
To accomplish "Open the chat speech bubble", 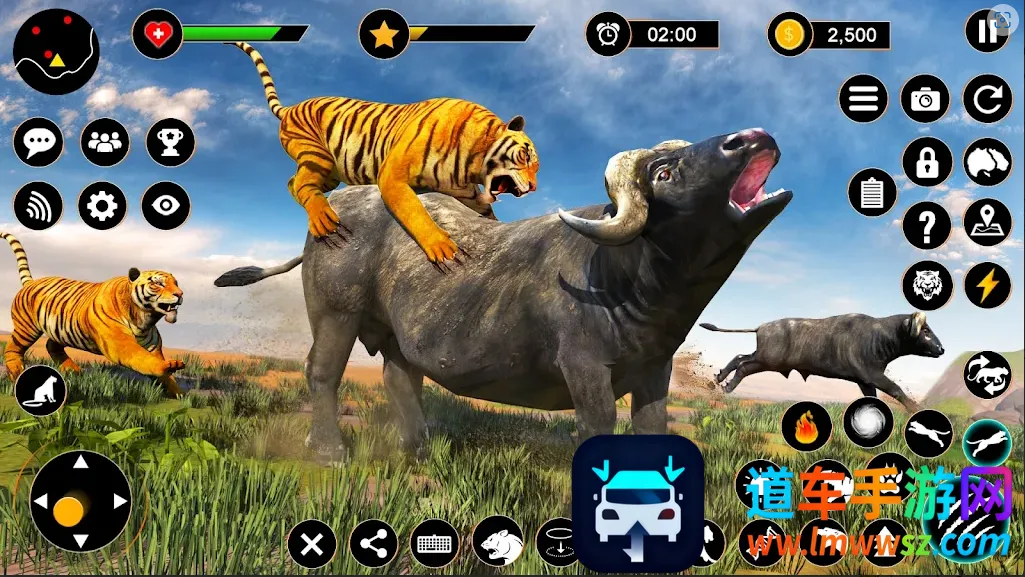I will point(38,143).
